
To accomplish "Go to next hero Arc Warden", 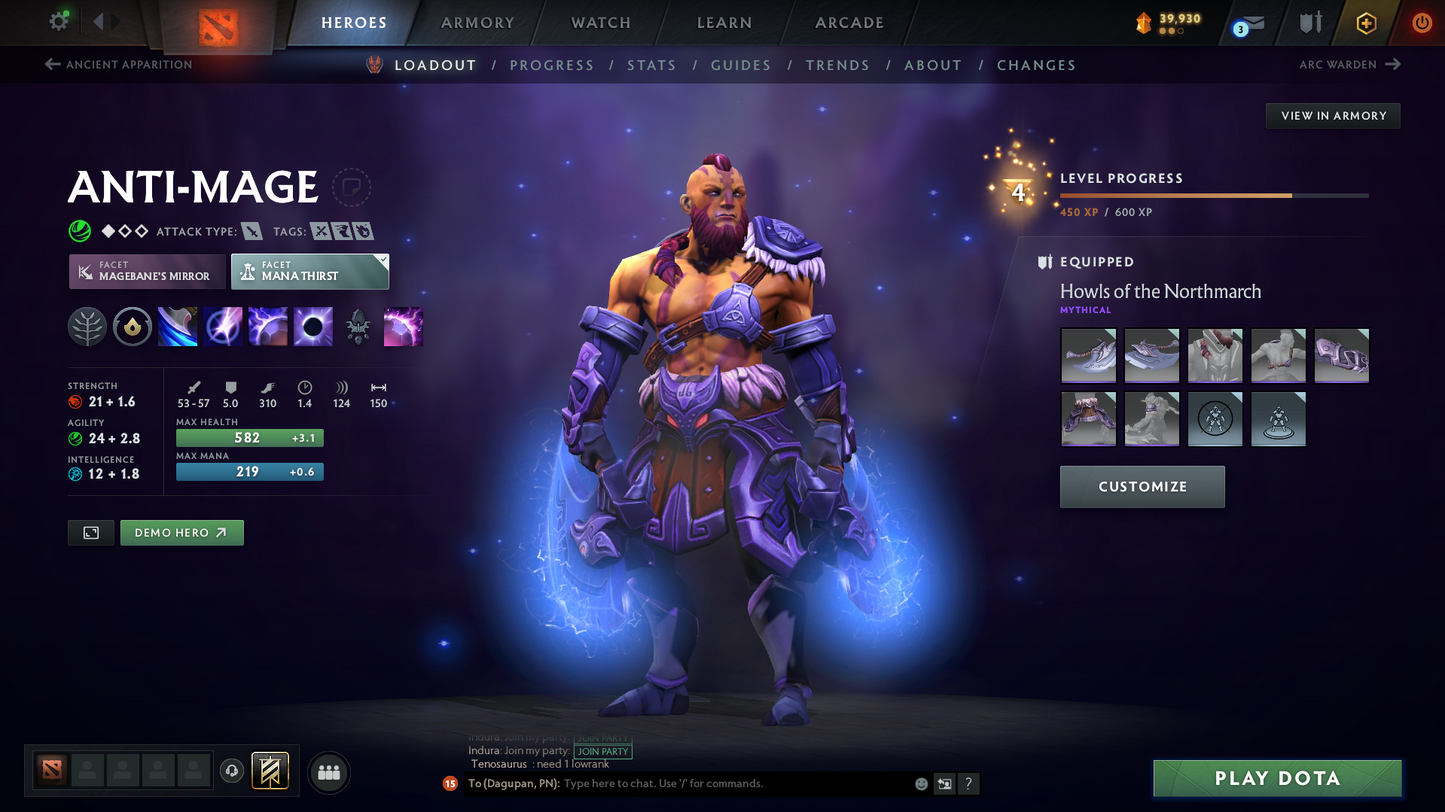I will [1349, 65].
